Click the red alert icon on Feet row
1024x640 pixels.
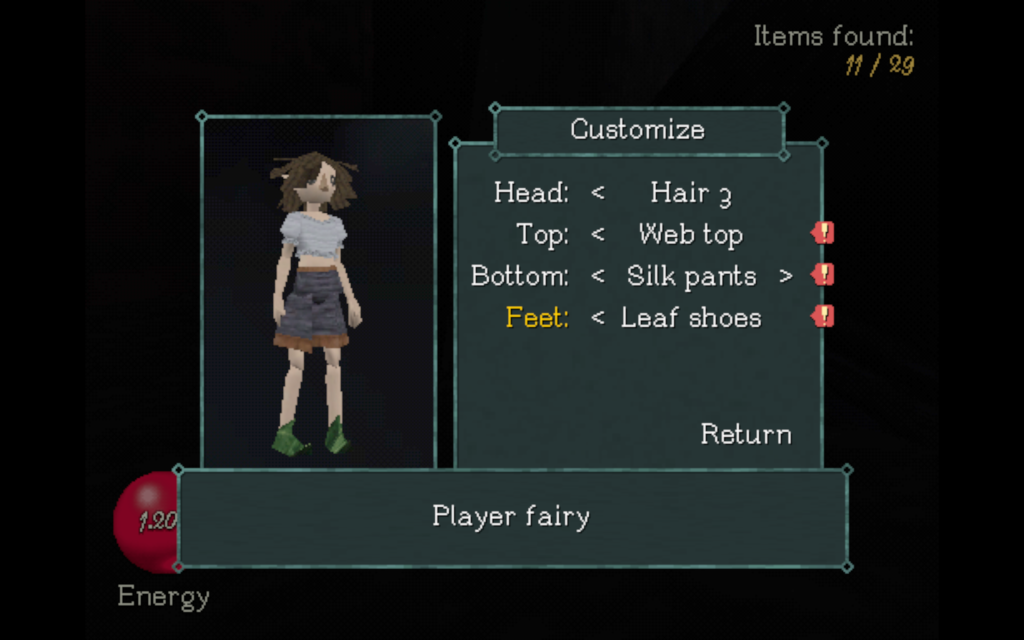823,317
